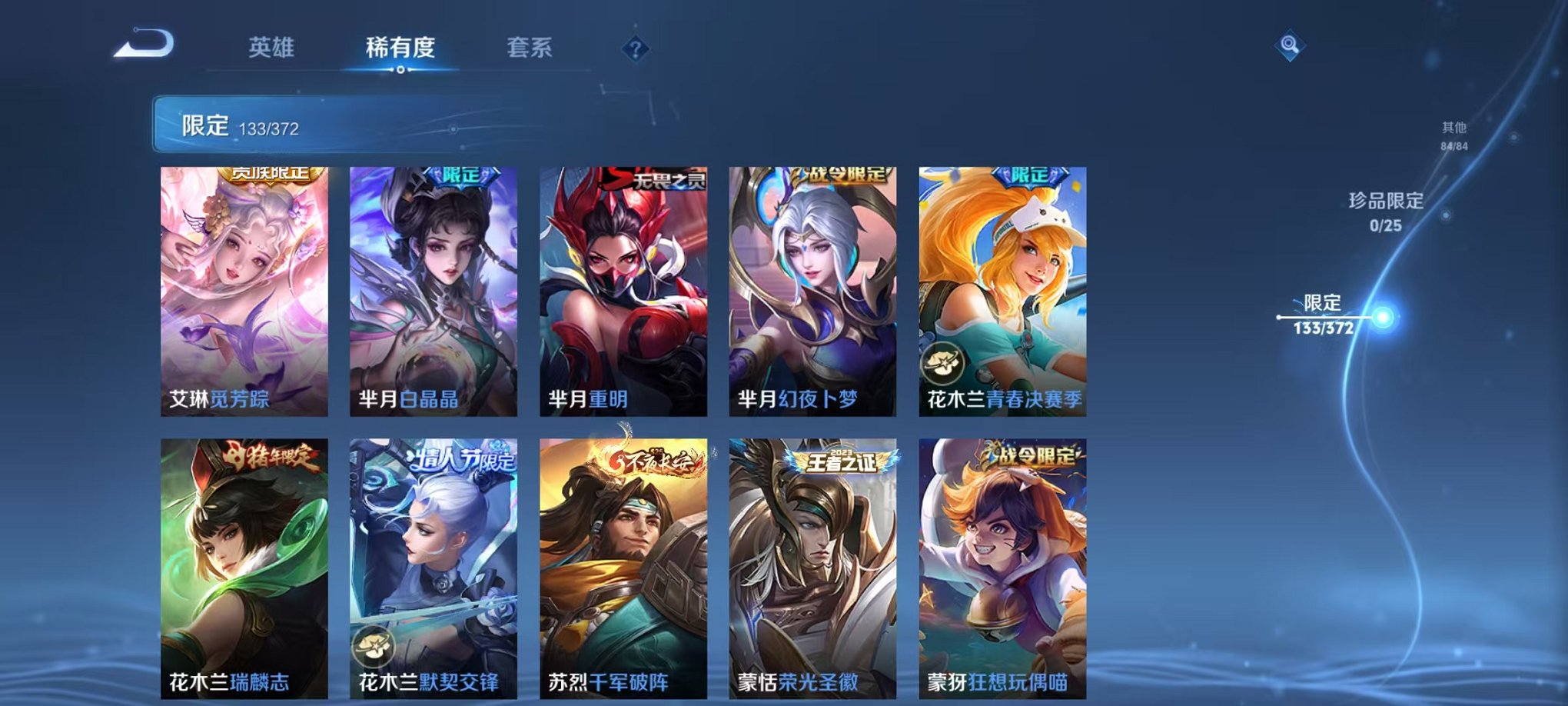Switch to the 英雄 tab

(273, 46)
